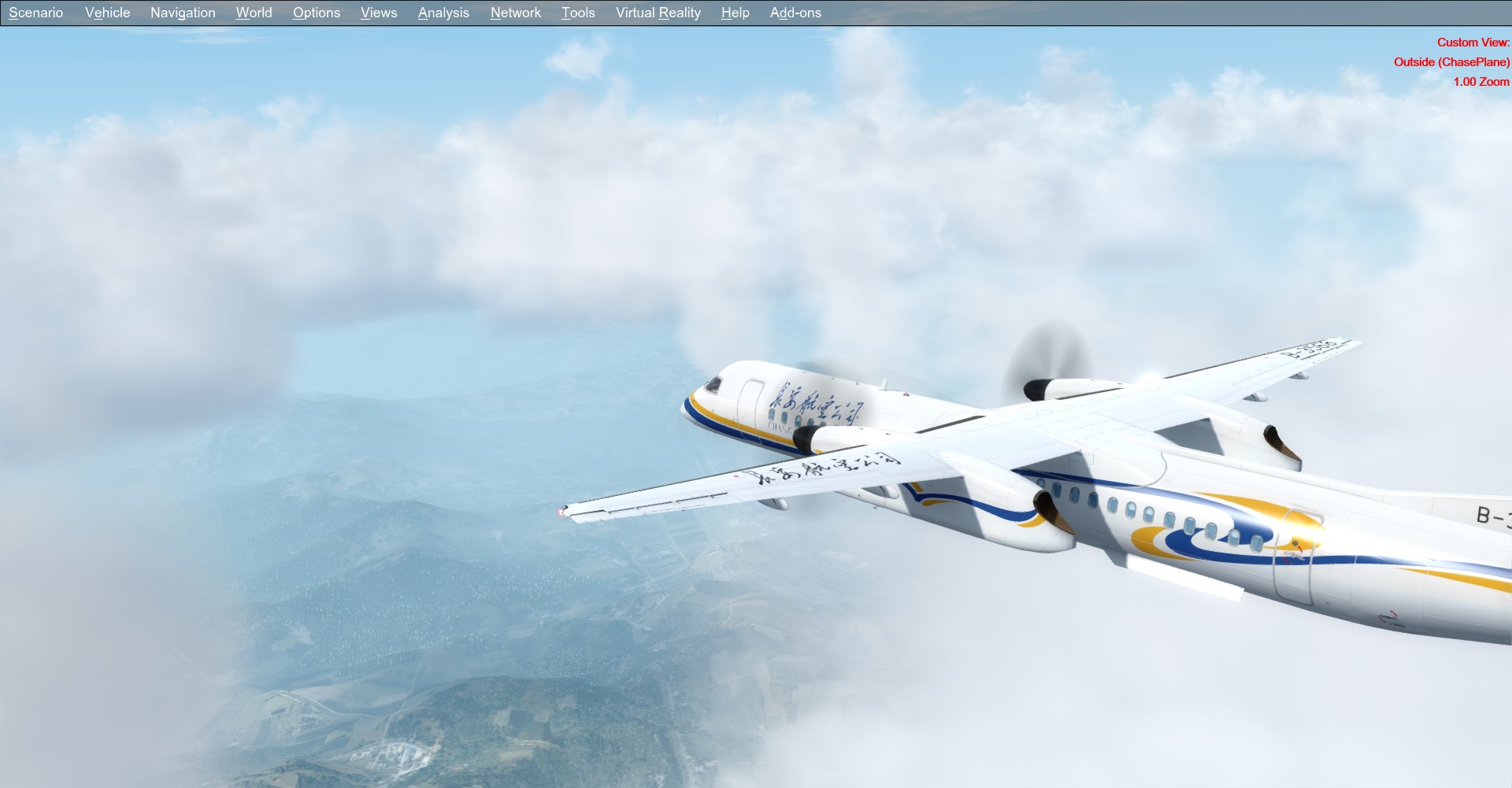The height and width of the screenshot is (788, 1512).
Task: Open the Vehicle menu
Action: 107,13
